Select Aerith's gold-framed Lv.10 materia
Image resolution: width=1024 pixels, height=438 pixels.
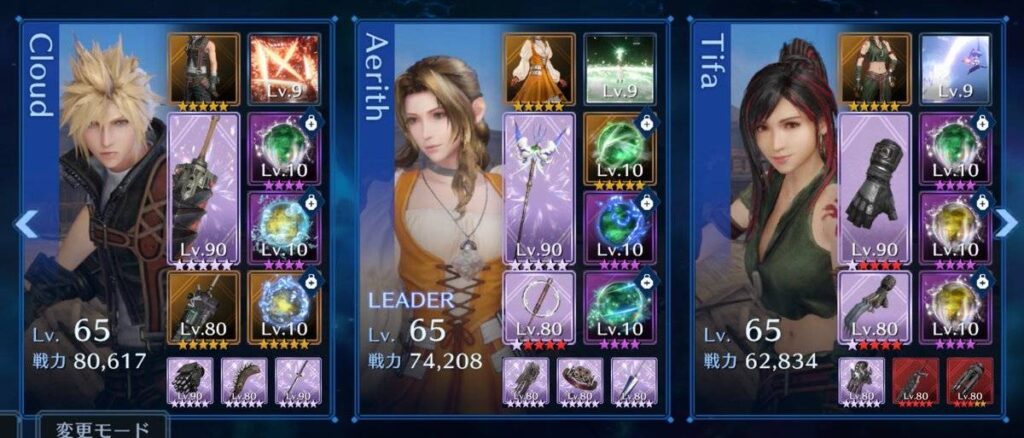point(620,150)
